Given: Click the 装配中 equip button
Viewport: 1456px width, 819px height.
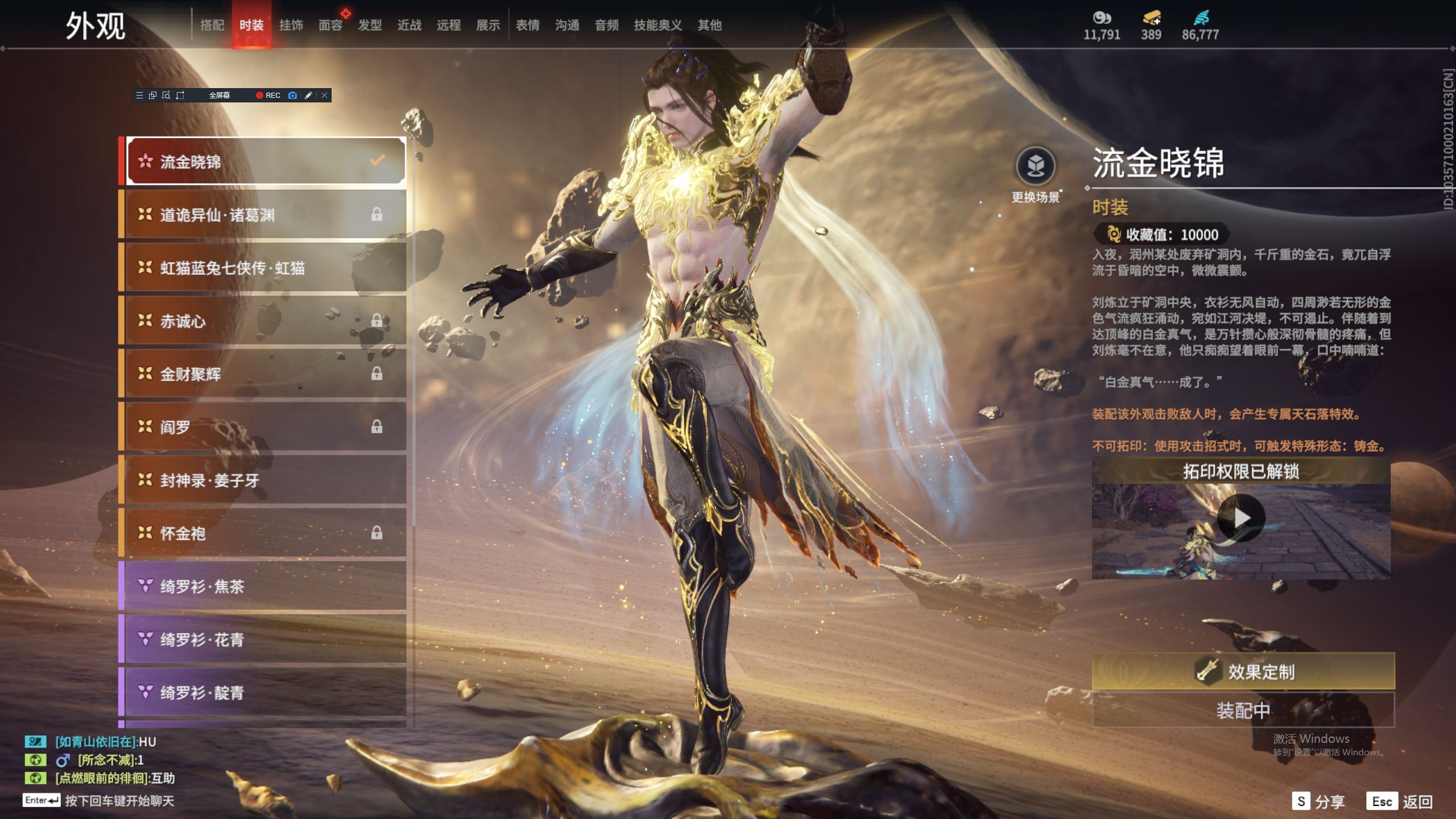Looking at the screenshot, I should (x=1243, y=710).
